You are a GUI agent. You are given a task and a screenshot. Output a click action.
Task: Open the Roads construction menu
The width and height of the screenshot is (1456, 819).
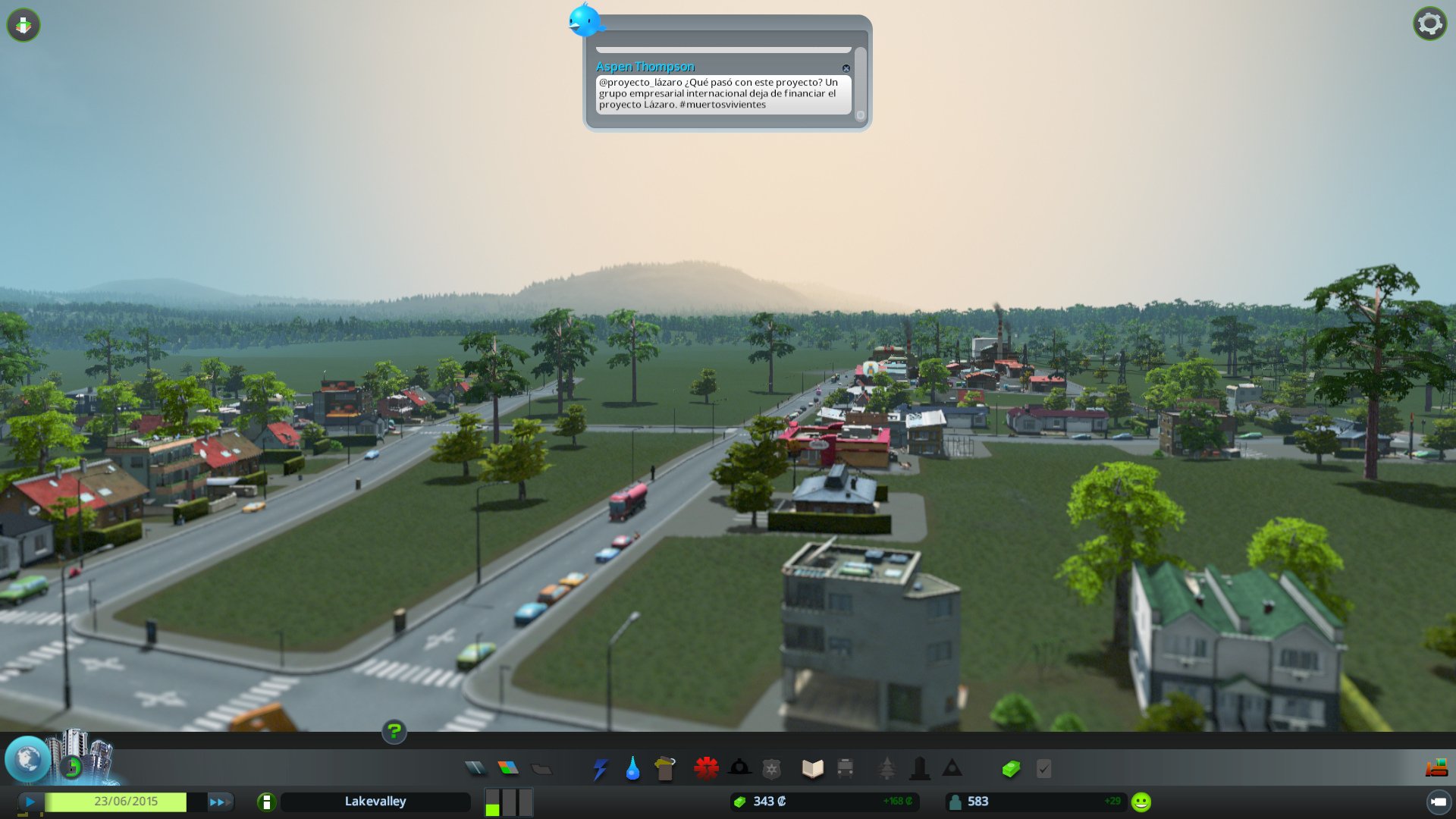coord(474,768)
